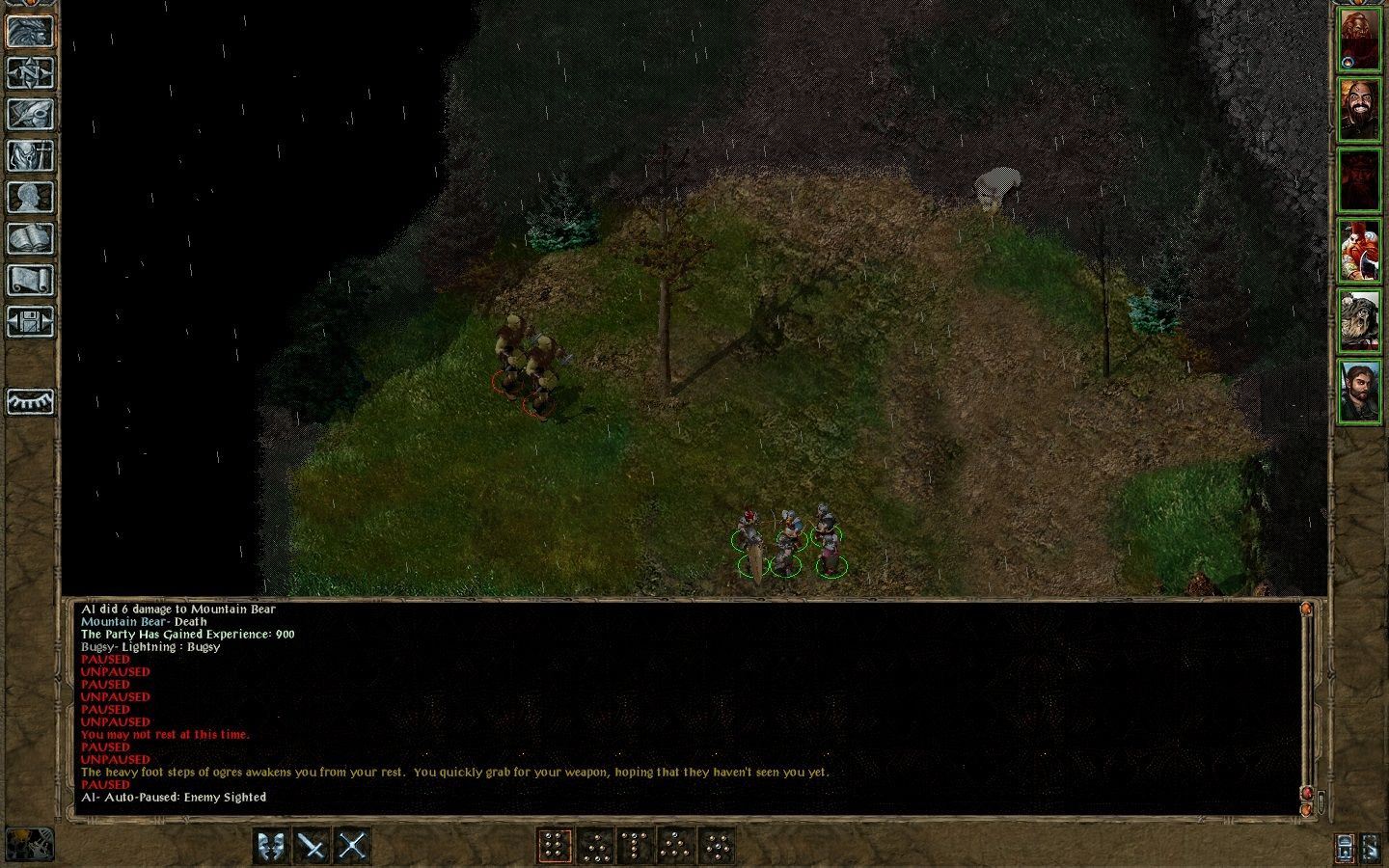Open the priest scroll with the scroll icon
This screenshot has width=1389, height=868.
click(30, 280)
